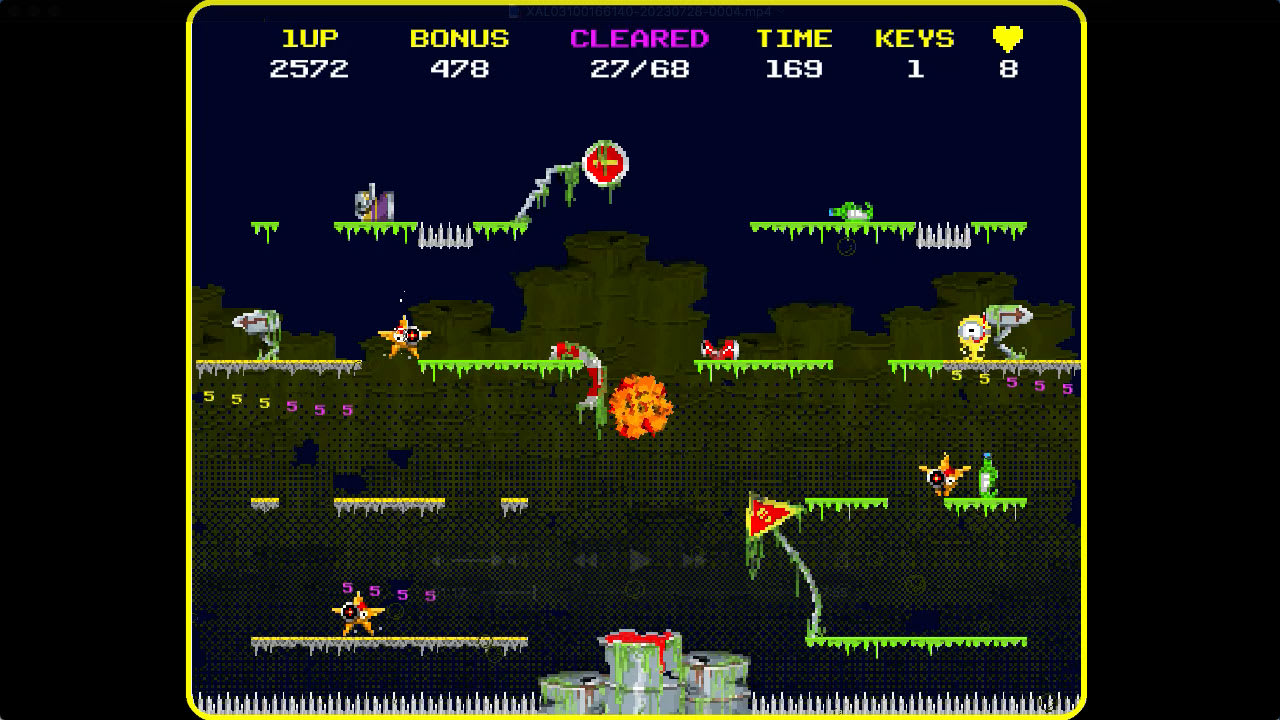This screenshot has height=720, width=1280.
Task: Click the orange explosion sprite
Action: coord(640,405)
